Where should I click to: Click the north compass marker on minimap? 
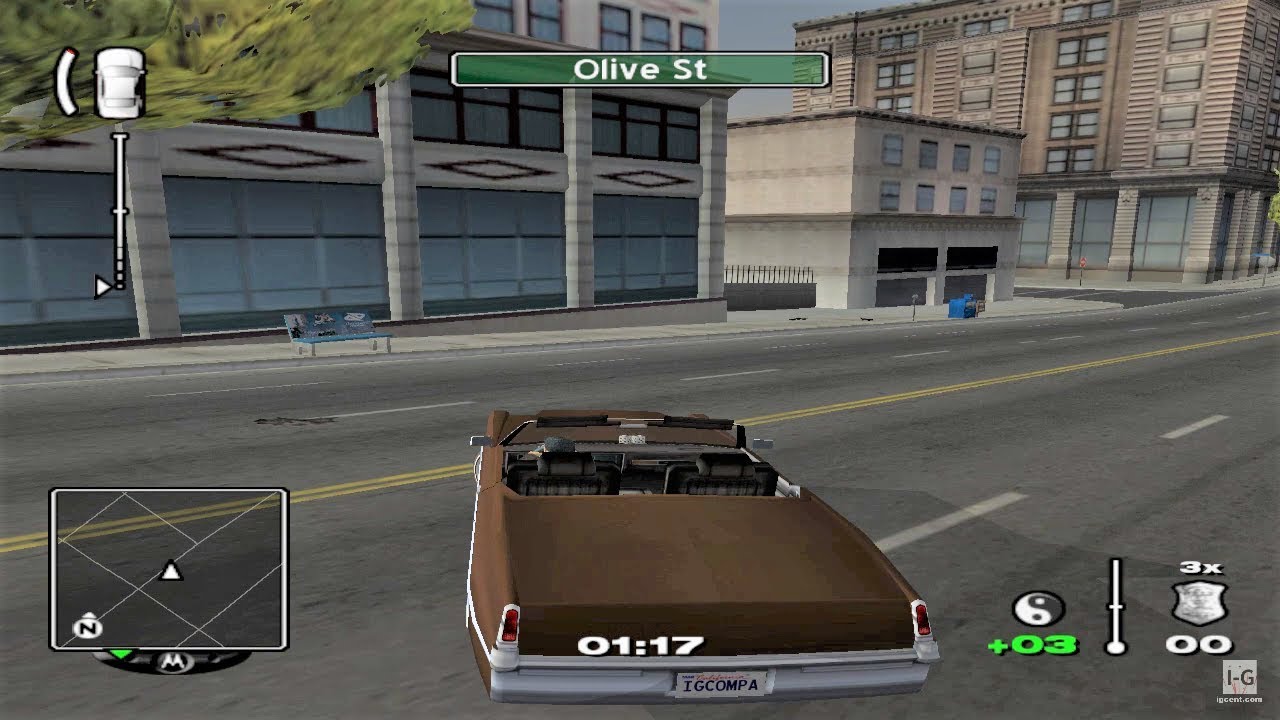[x=87, y=628]
